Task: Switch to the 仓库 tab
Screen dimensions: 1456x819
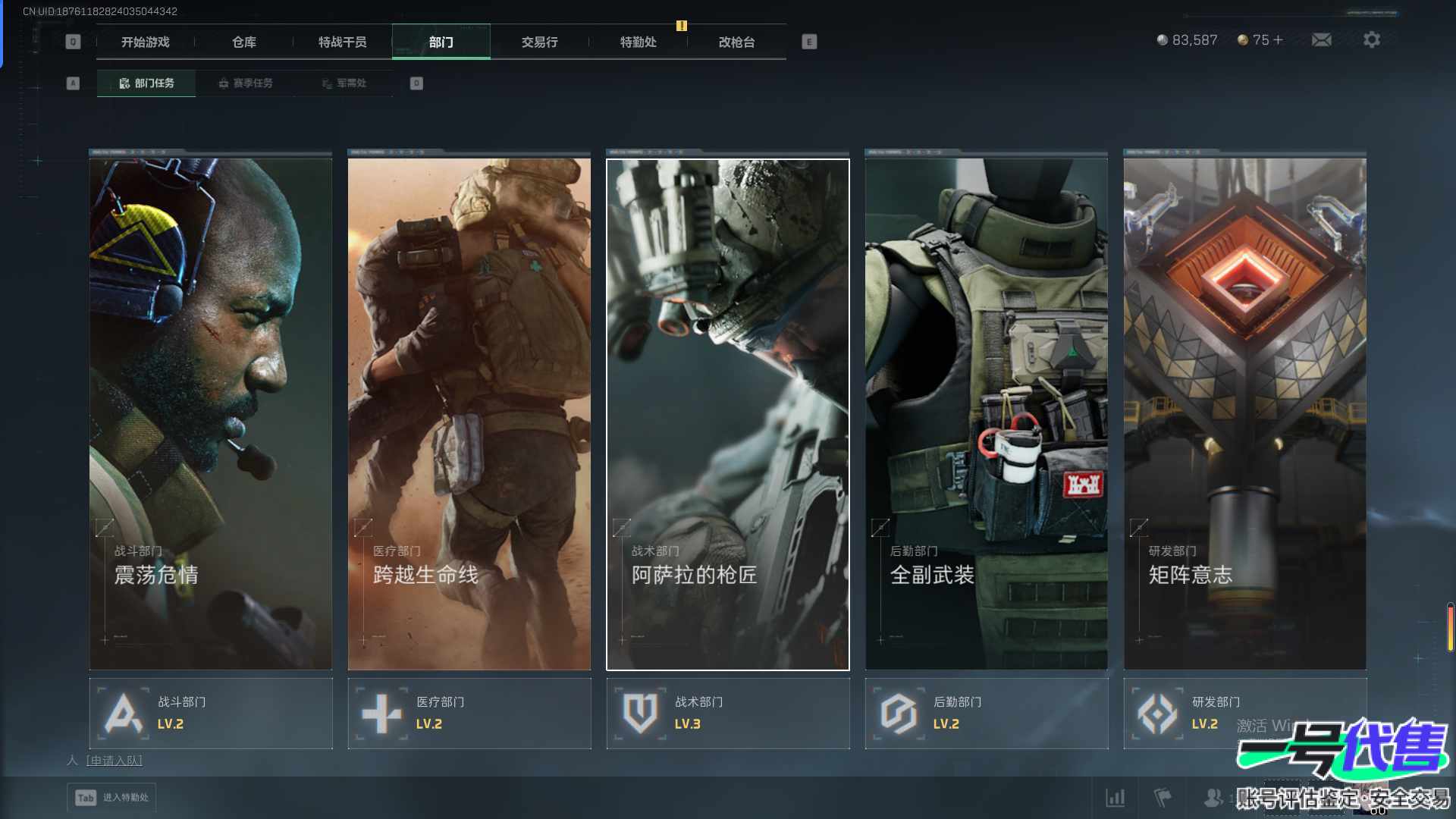Action: 244,42
